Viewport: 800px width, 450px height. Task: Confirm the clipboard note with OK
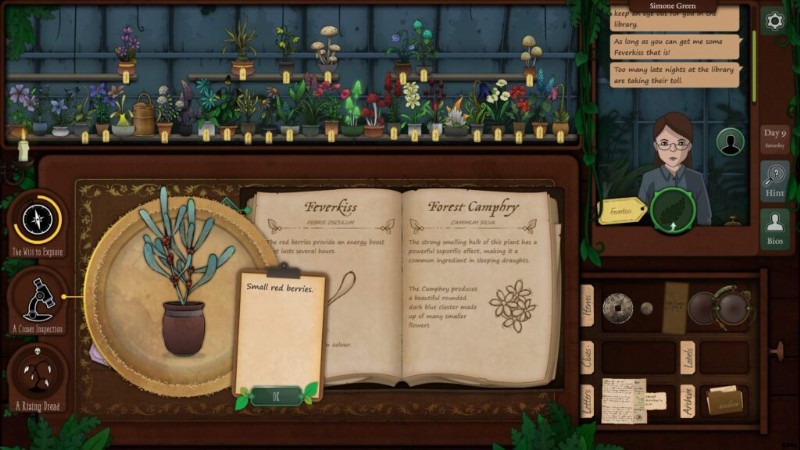276,395
